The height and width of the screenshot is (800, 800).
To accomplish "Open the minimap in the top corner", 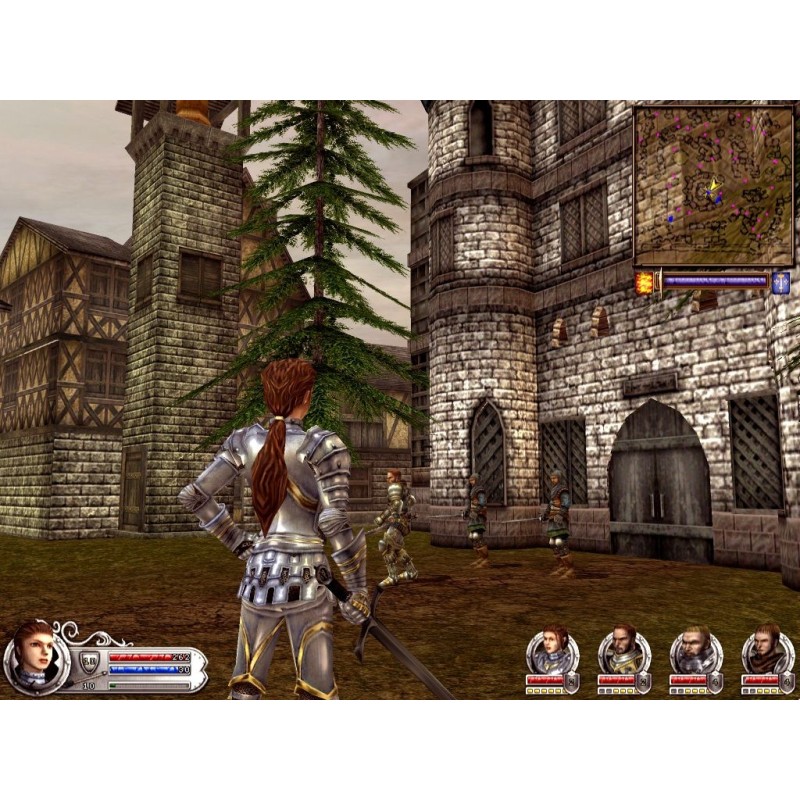I will (x=713, y=186).
